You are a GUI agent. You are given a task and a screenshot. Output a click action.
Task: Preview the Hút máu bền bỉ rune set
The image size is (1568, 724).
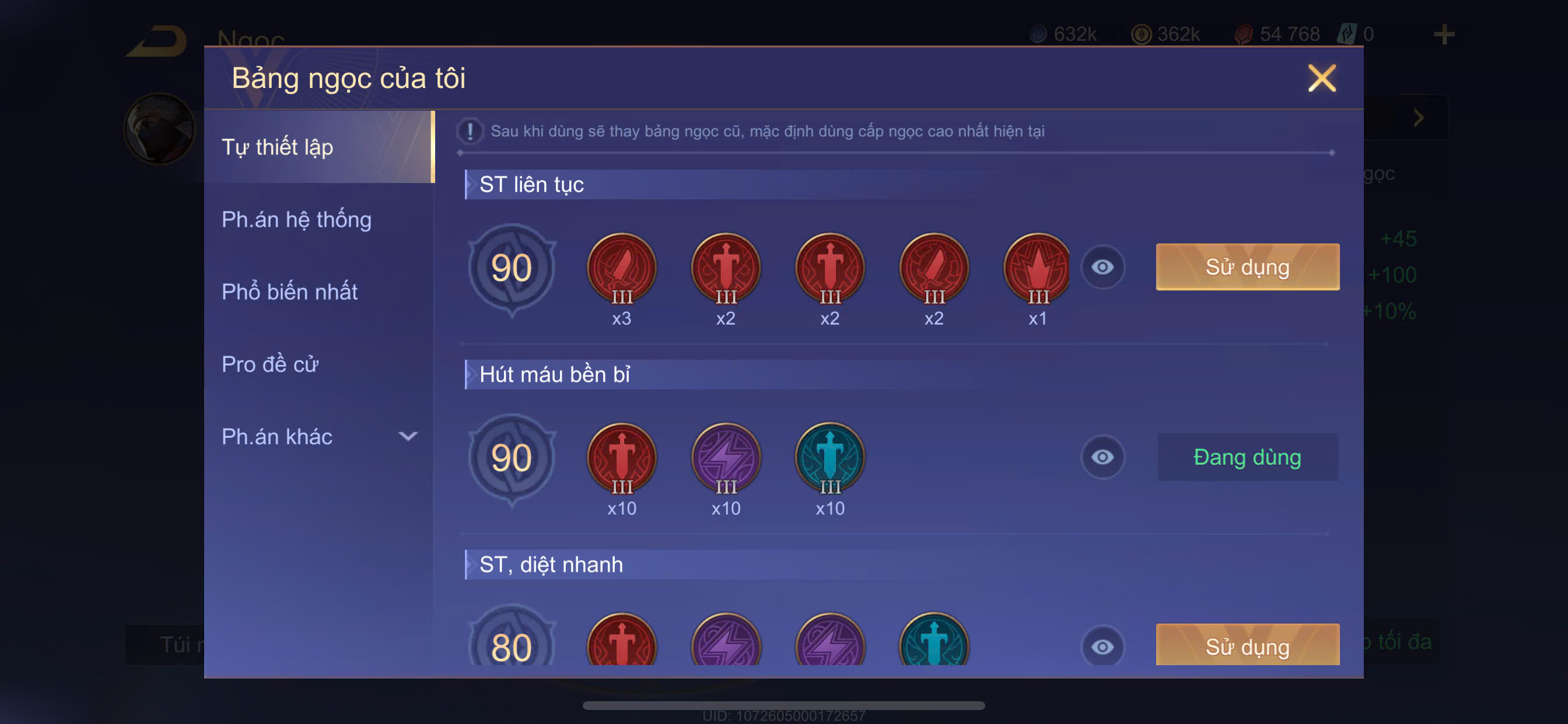[1102, 457]
